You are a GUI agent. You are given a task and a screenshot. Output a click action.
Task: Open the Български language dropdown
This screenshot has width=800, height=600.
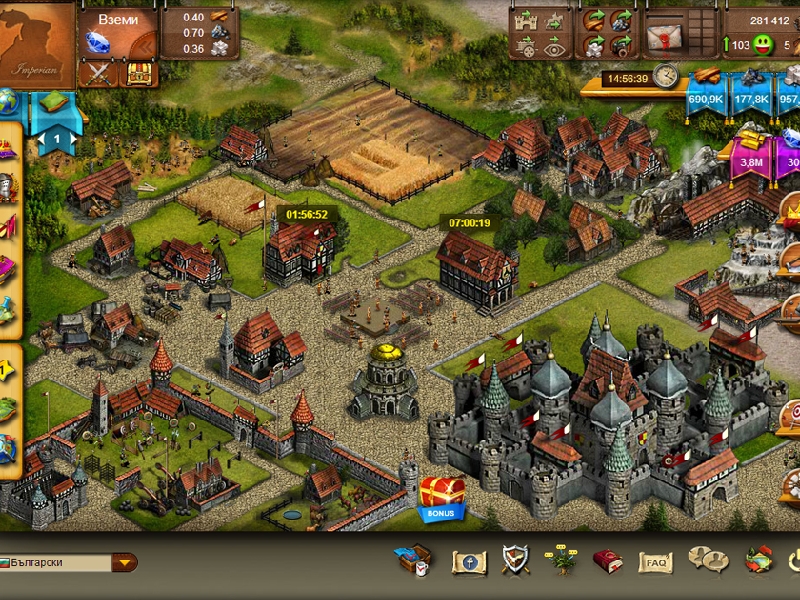[x=125, y=562]
